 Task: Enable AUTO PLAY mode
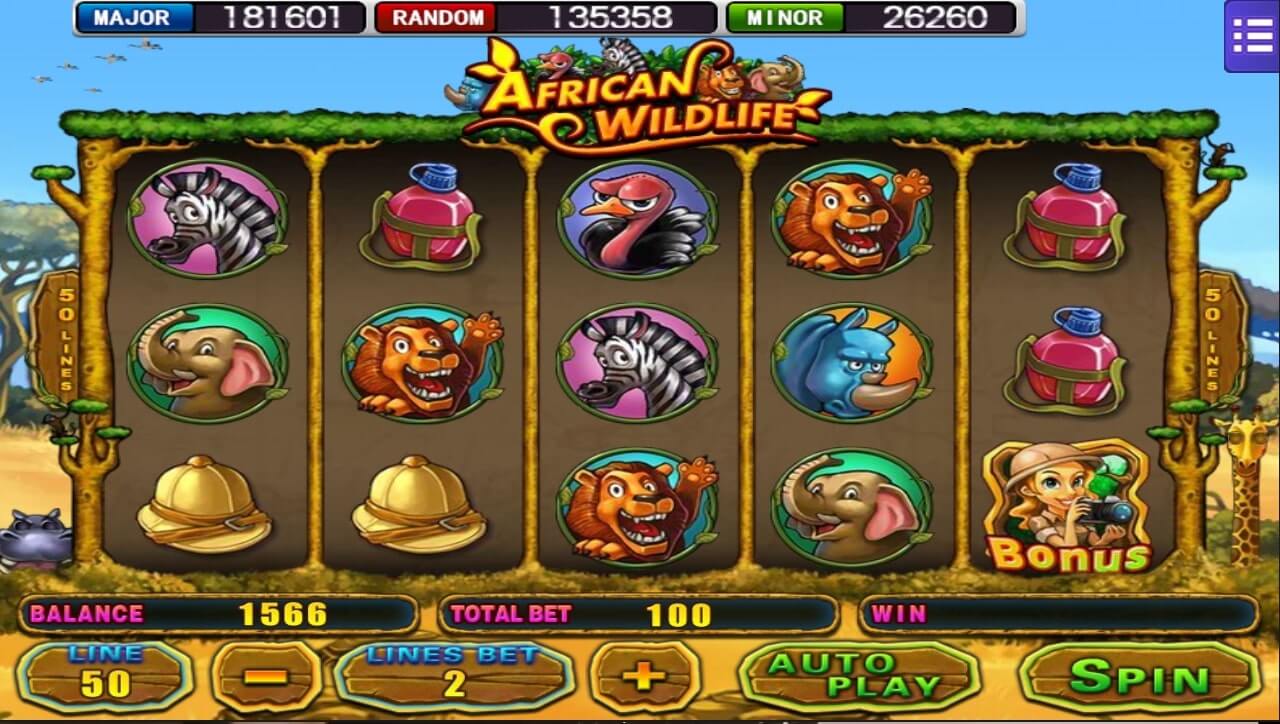tap(856, 675)
